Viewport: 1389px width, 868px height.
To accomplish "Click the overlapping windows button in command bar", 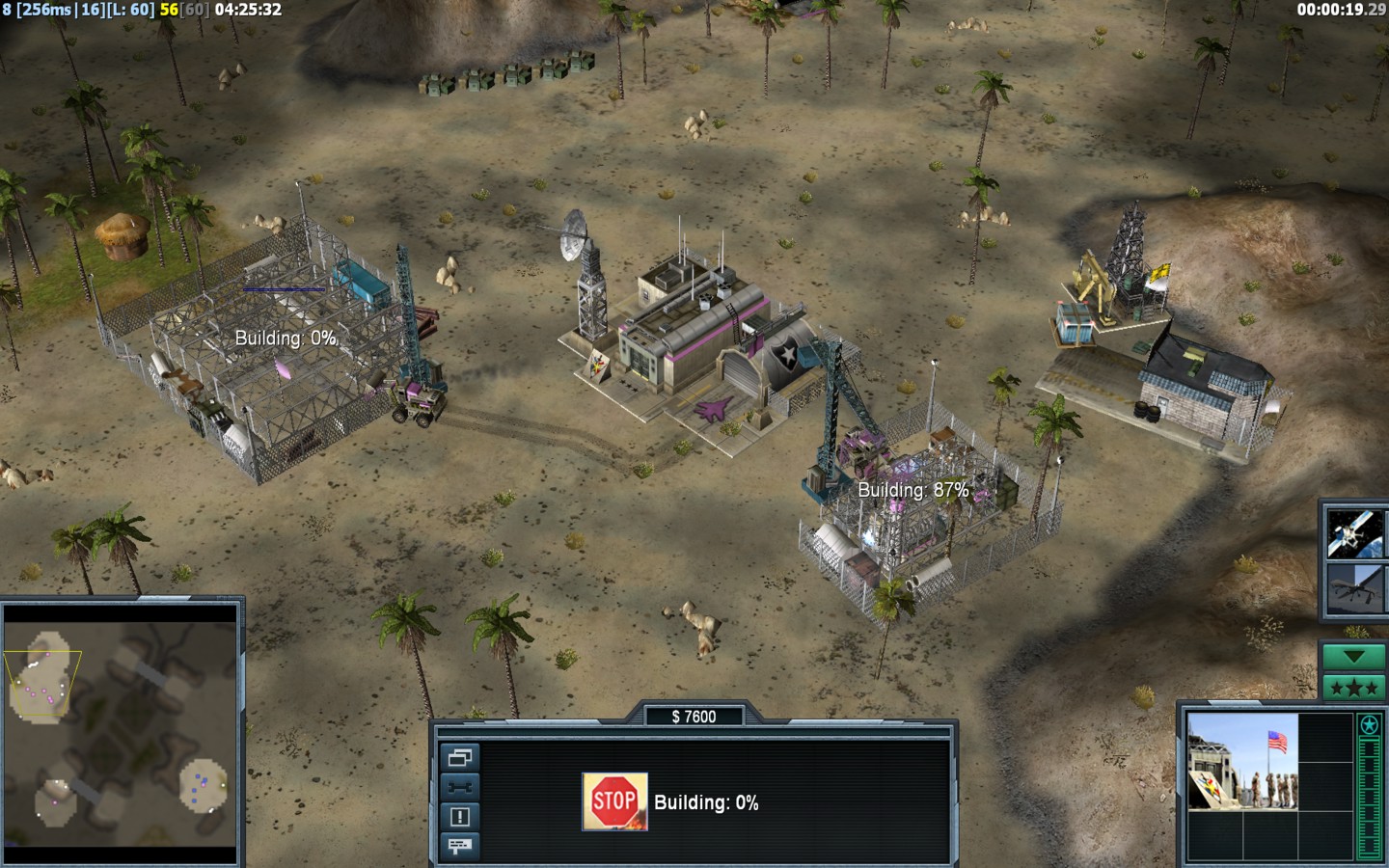I will tap(459, 758).
